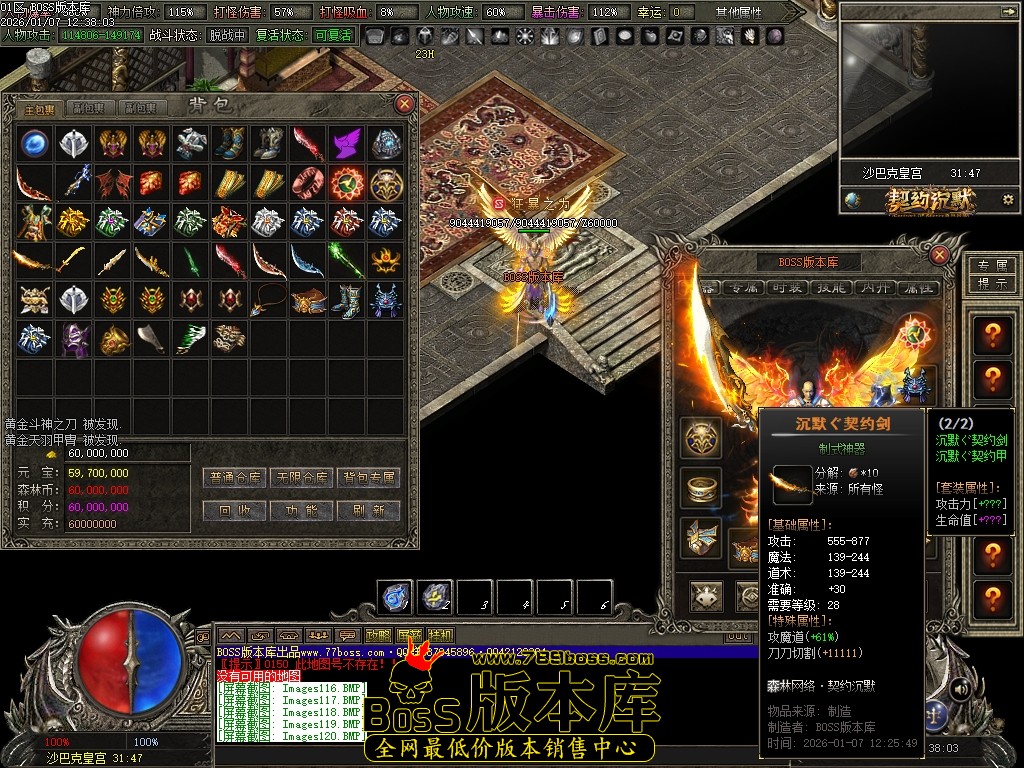Screen dimensions: 1024x768
Task: Use the hotbar slot 1 blue rune
Action: [x=396, y=597]
